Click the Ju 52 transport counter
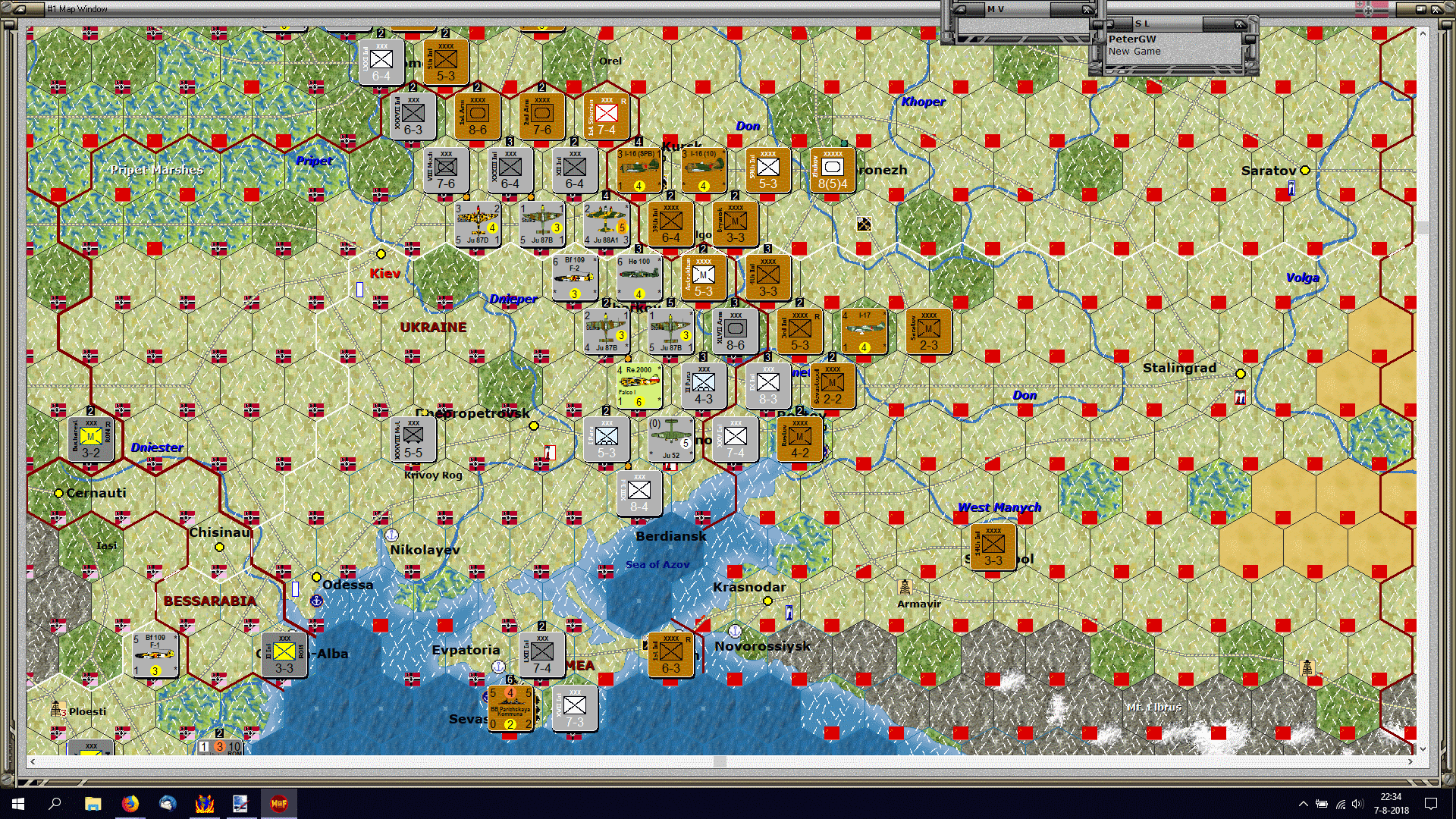This screenshot has height=819, width=1456. coord(670,440)
